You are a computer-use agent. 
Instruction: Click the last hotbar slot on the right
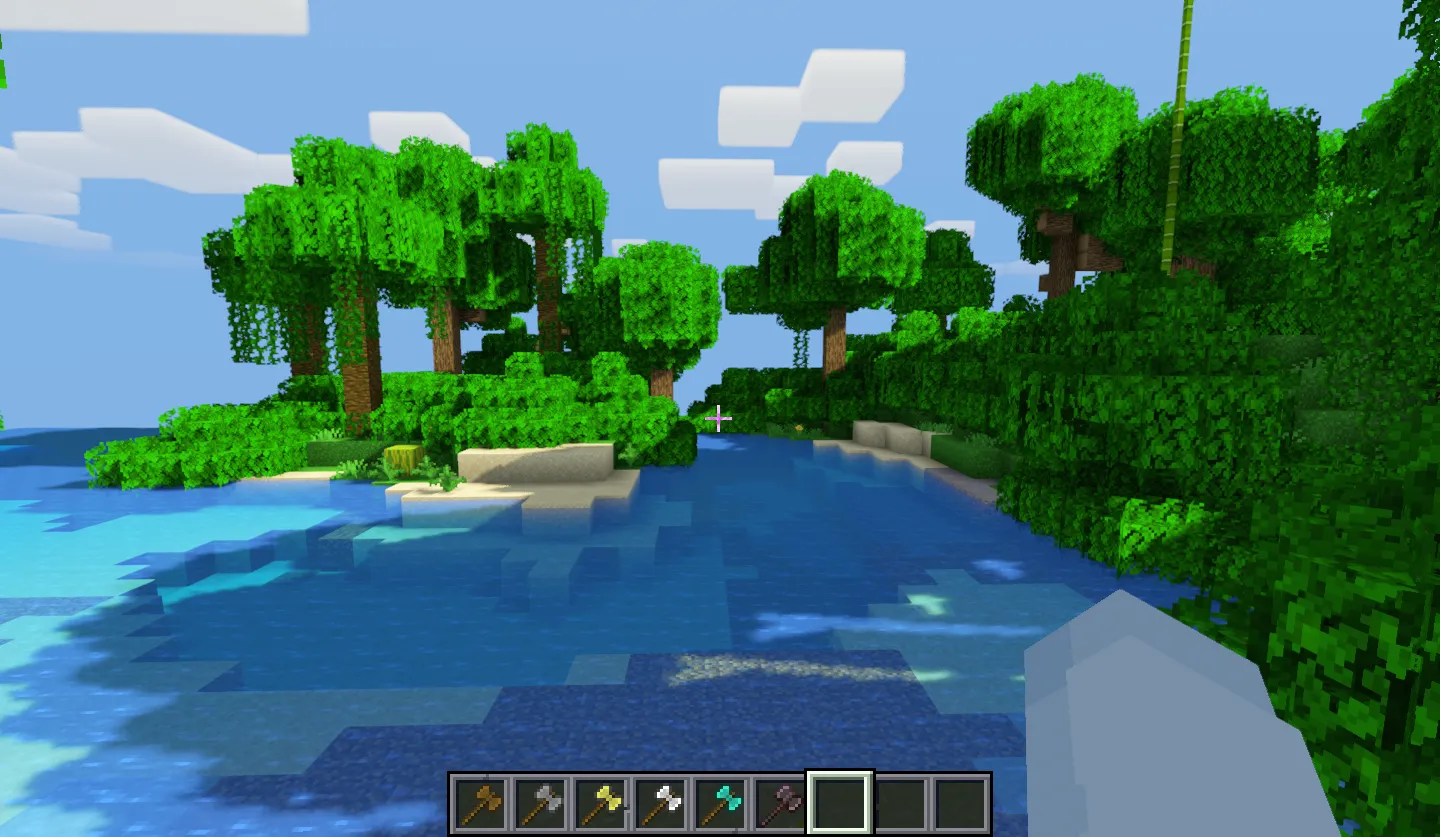pos(960,802)
